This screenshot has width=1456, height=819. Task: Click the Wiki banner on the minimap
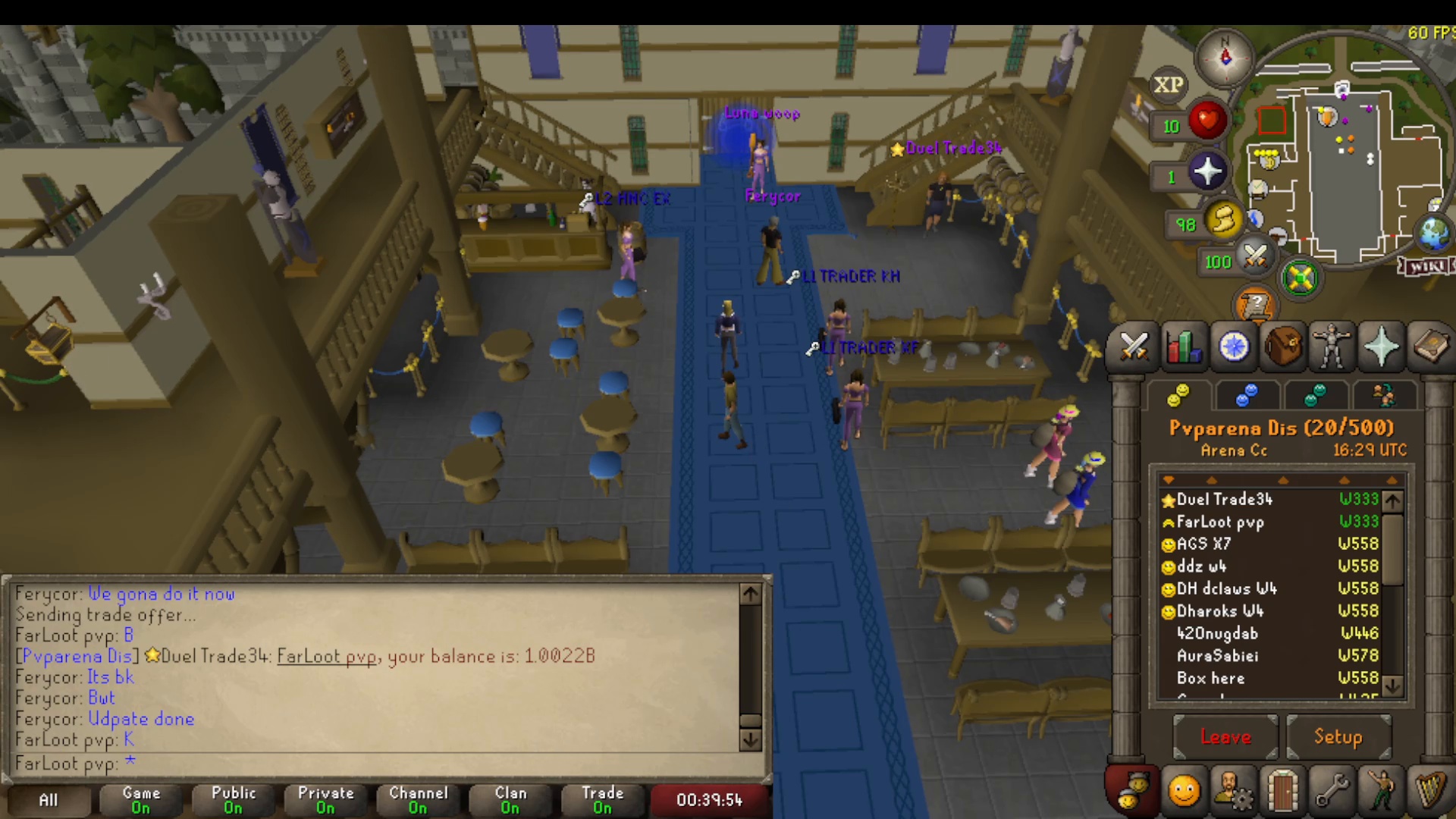pyautogui.click(x=1425, y=265)
